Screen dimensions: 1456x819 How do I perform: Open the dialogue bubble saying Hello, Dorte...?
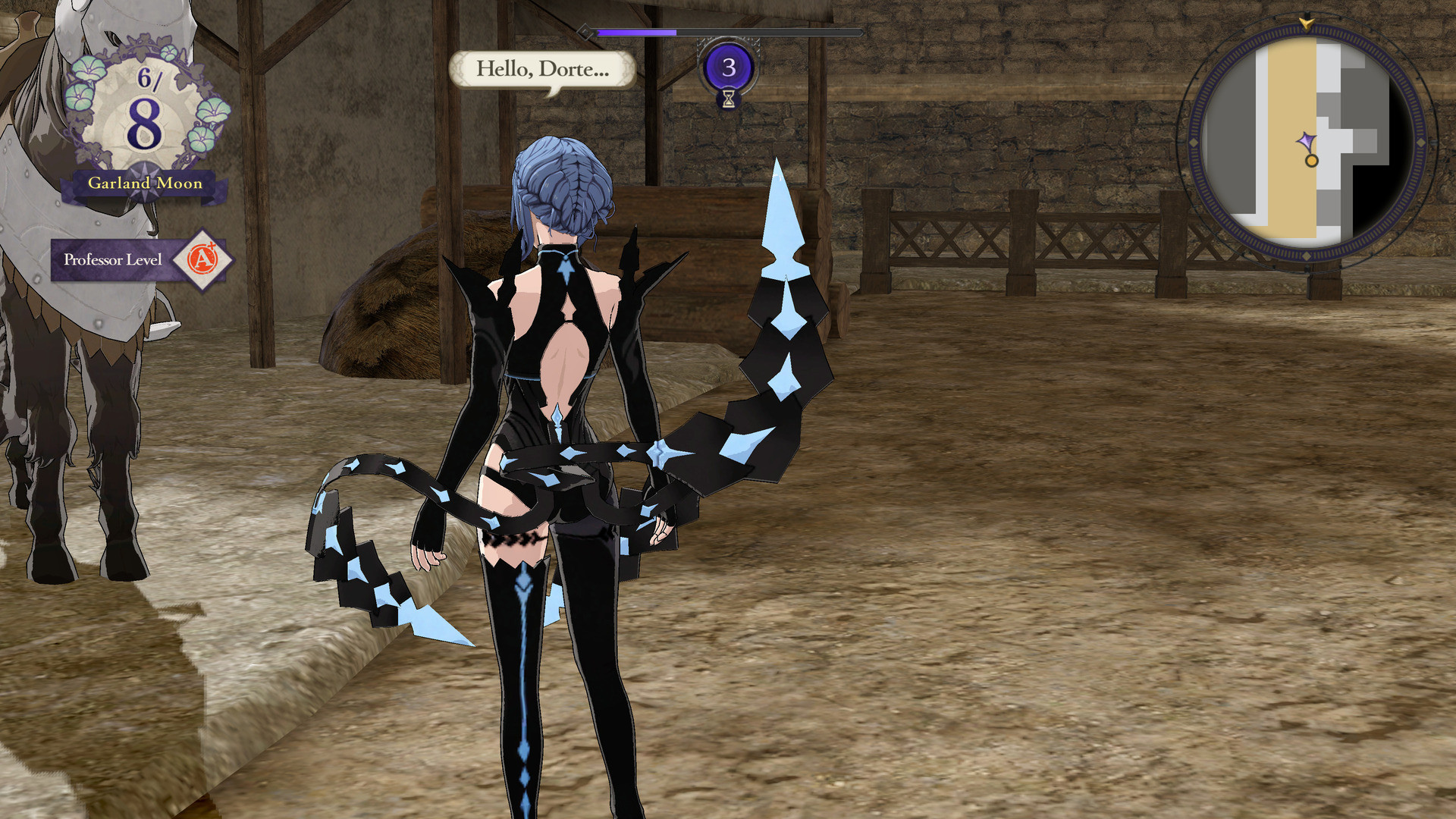pyautogui.click(x=541, y=70)
